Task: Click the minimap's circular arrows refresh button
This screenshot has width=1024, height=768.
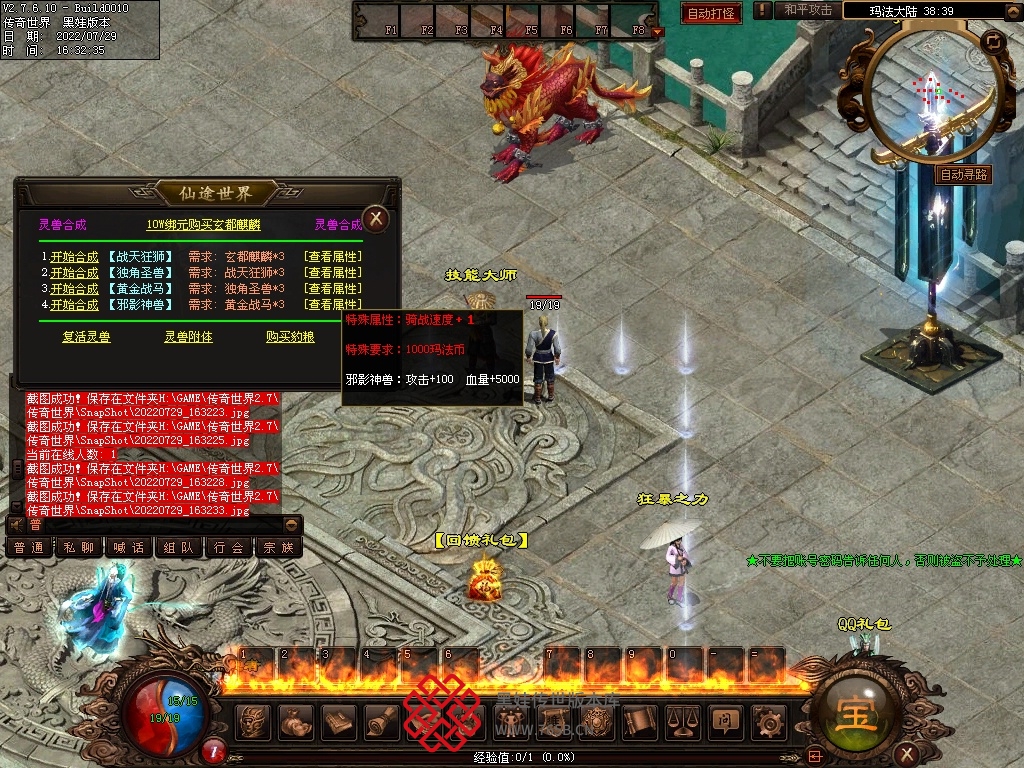Action: click(993, 41)
